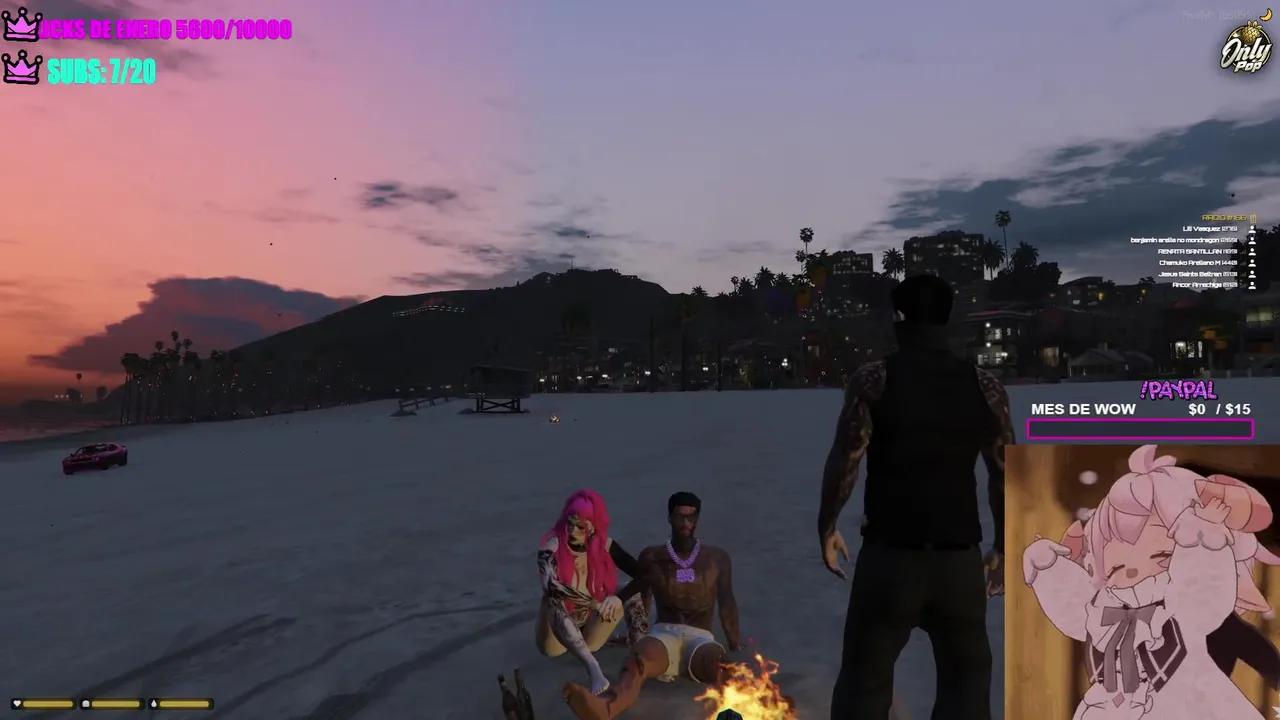This screenshot has width=1280, height=720.
Task: Toggle RENATA SANTILLAN's voice indicator
Action: point(1253,252)
